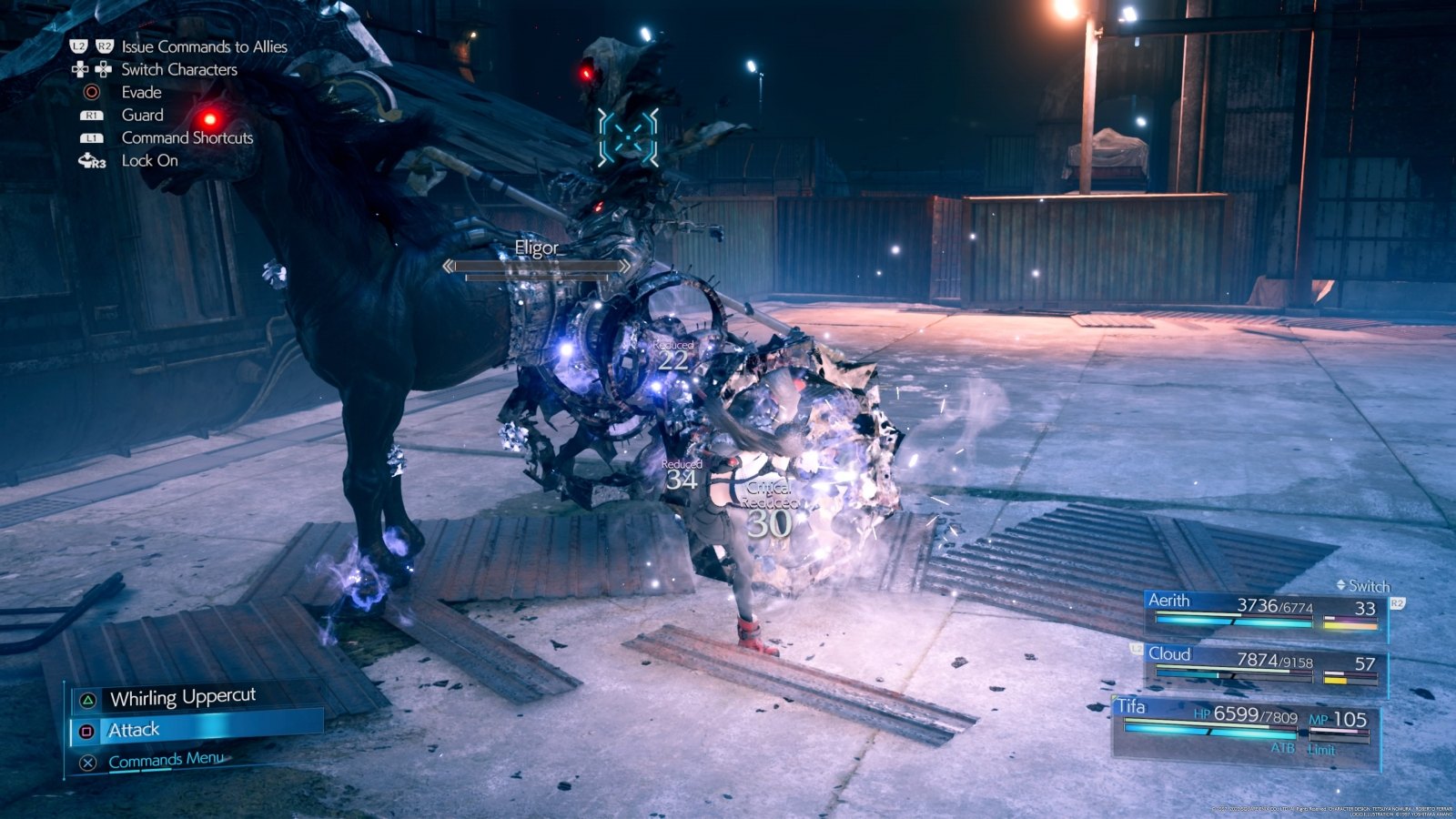The width and height of the screenshot is (1456, 819).
Task: Select the D-pad Switch Characters icon
Action: [x=79, y=69]
